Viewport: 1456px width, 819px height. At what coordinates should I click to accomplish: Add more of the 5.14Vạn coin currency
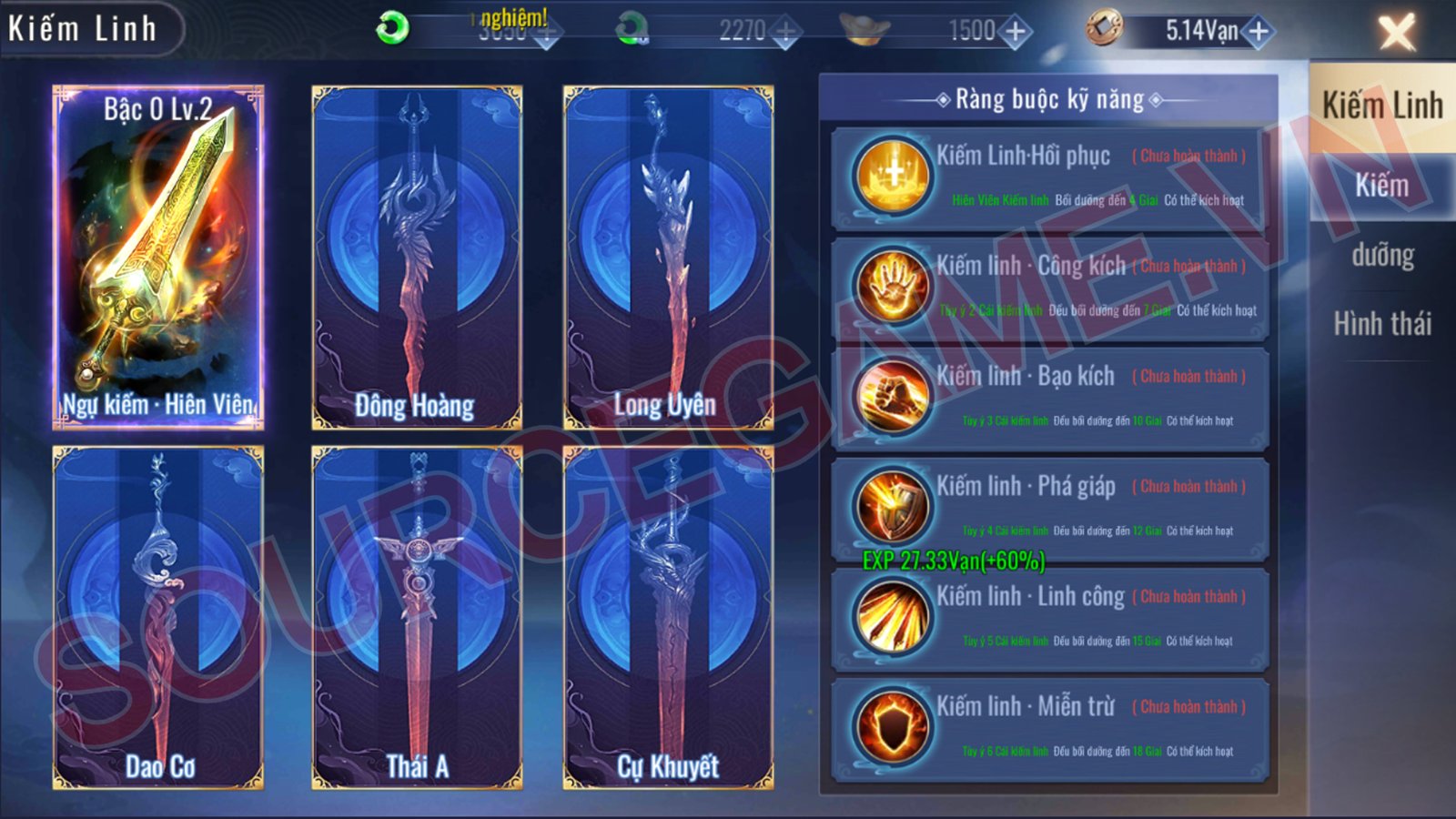point(1259,32)
